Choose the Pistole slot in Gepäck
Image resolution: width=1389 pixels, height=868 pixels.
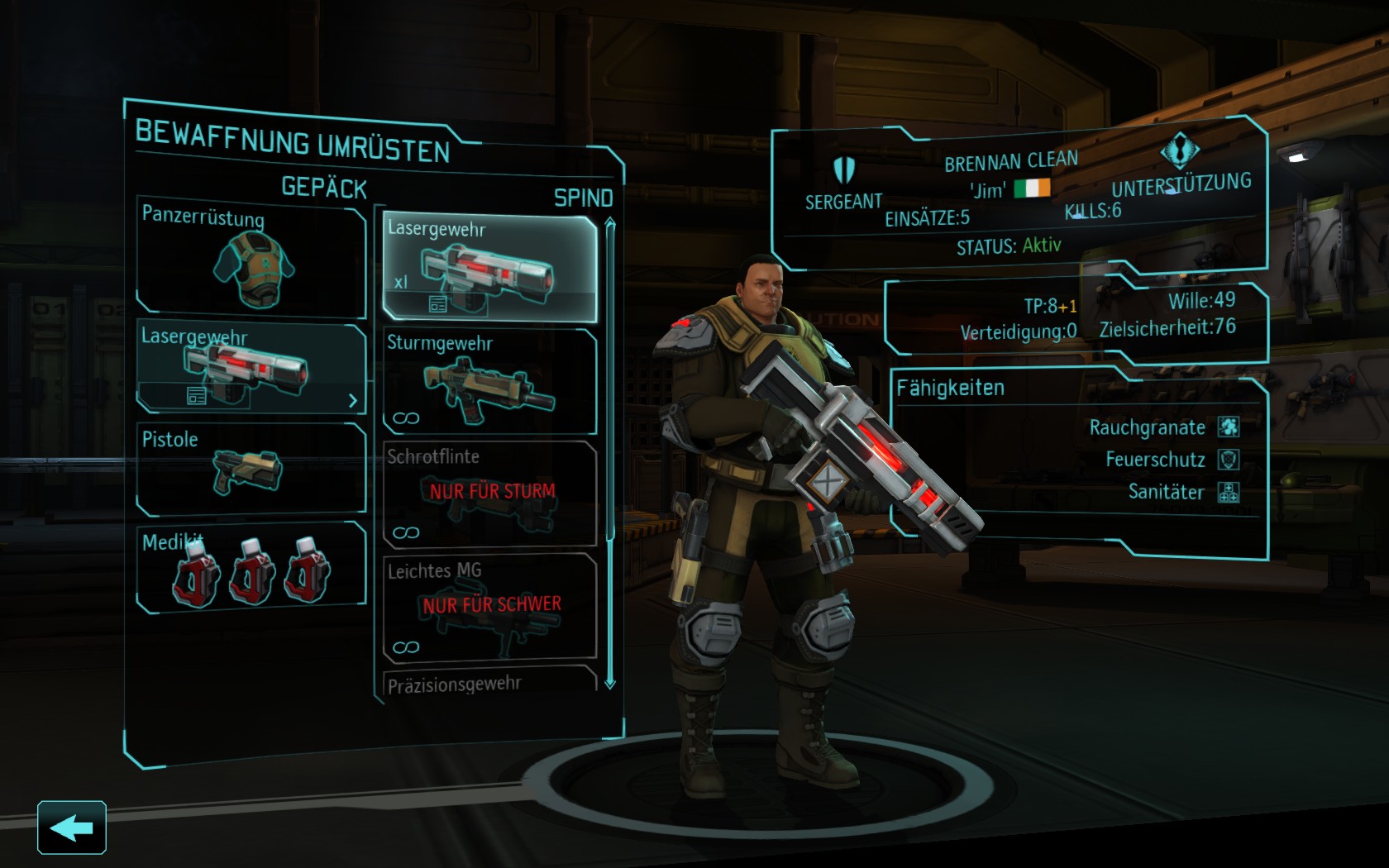pos(251,470)
